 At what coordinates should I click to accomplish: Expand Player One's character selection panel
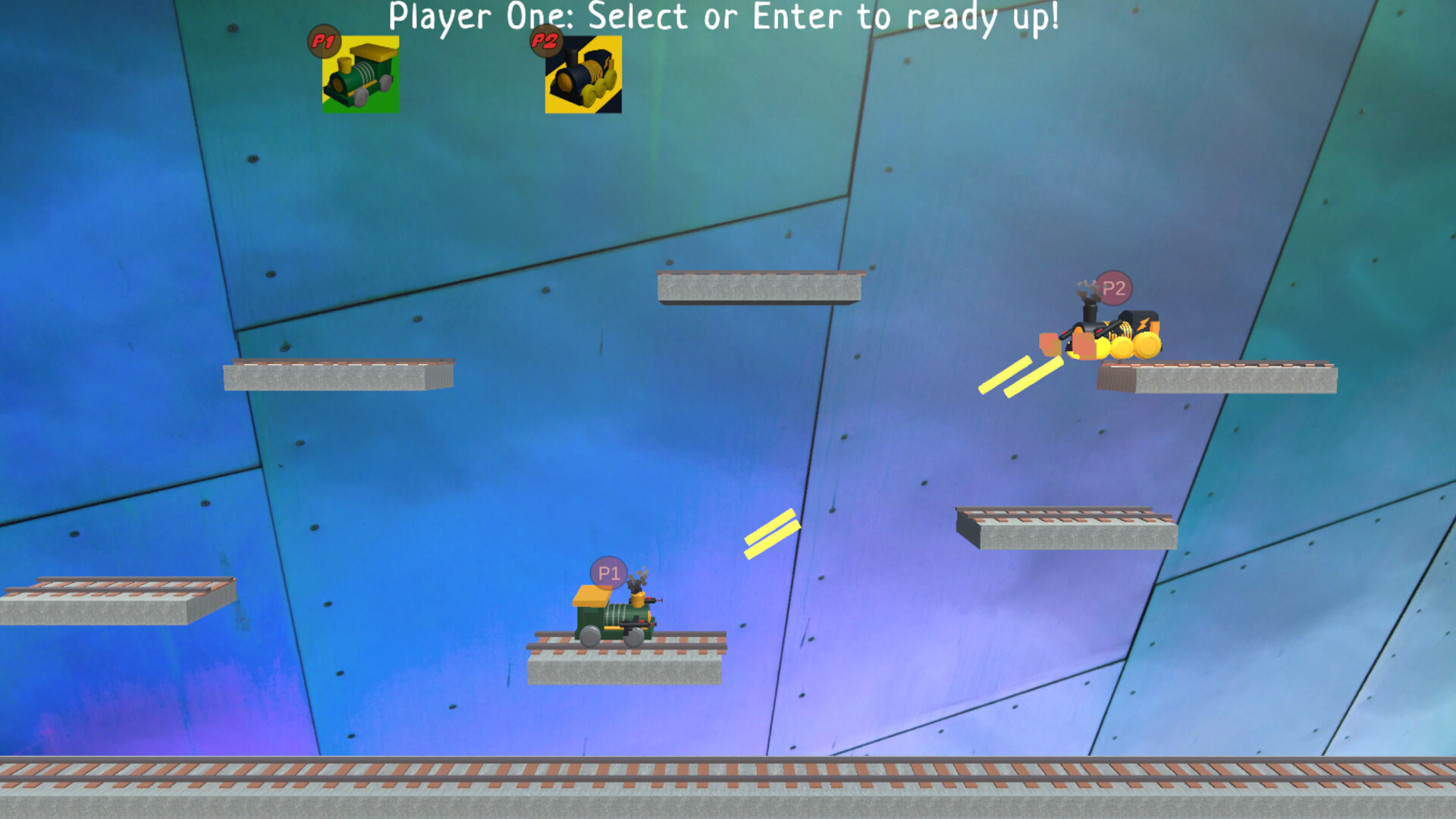[360, 76]
